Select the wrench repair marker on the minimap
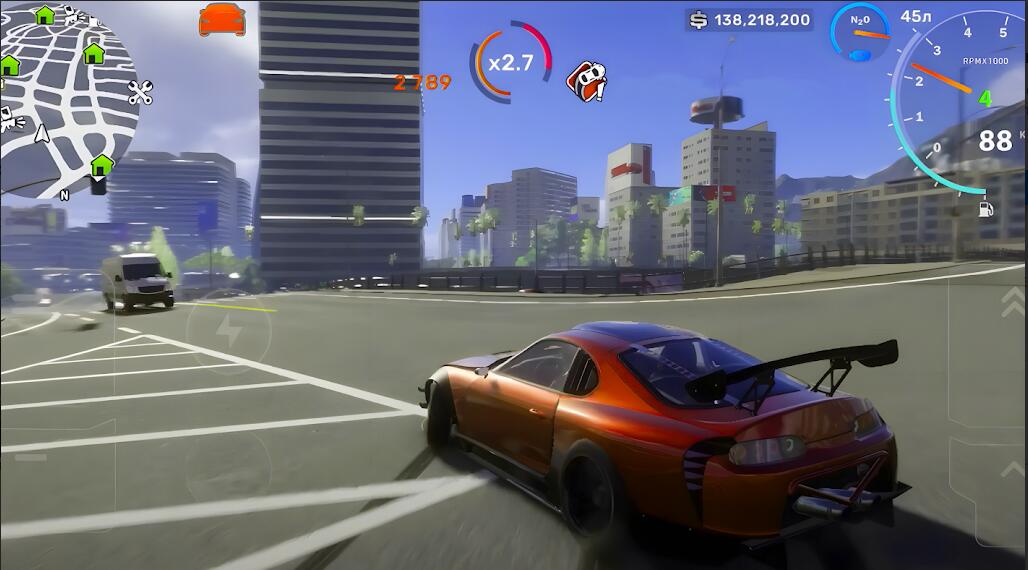1028x570 pixels. (140, 93)
